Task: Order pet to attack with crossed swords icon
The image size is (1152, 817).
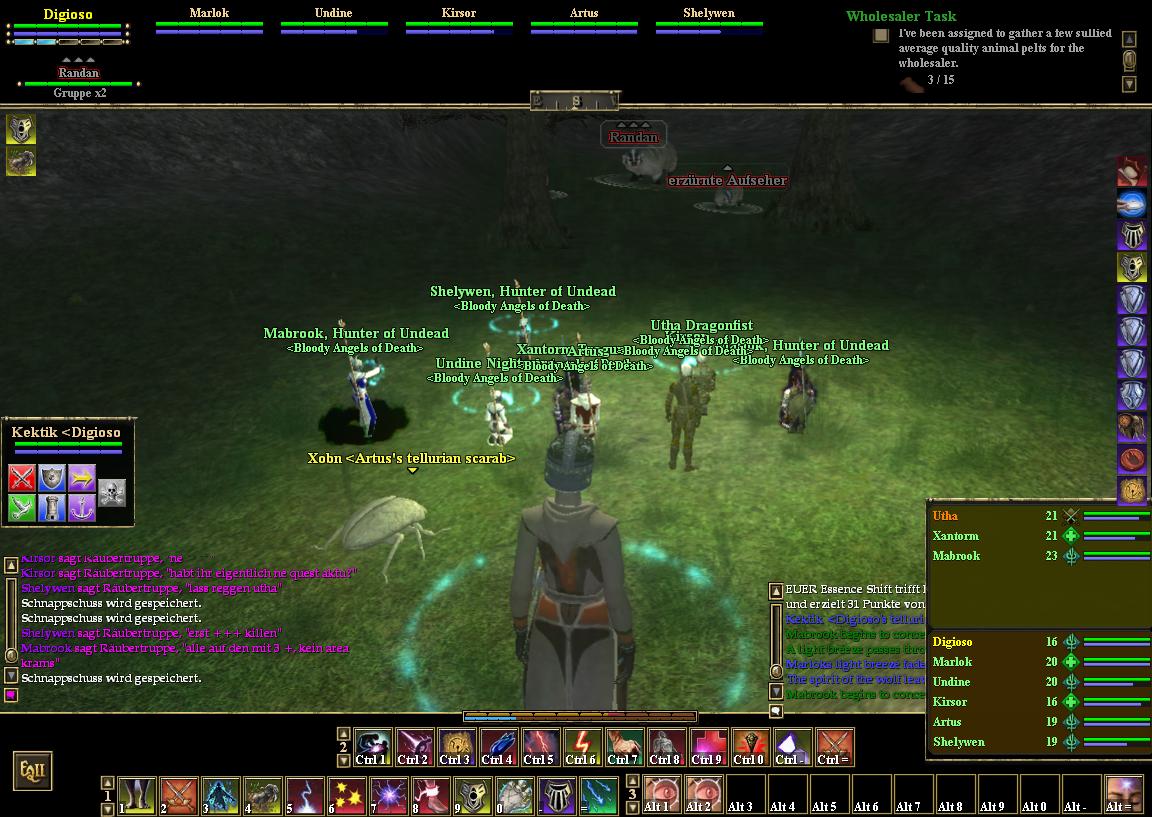Action: point(22,478)
